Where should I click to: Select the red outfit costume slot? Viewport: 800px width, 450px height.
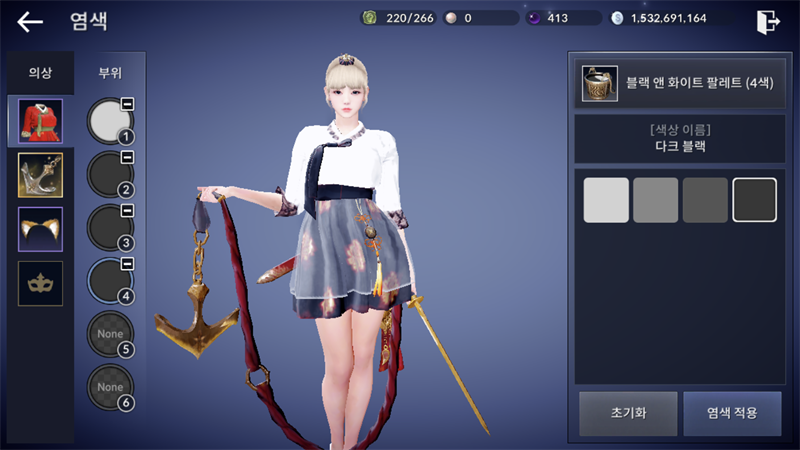(40, 121)
